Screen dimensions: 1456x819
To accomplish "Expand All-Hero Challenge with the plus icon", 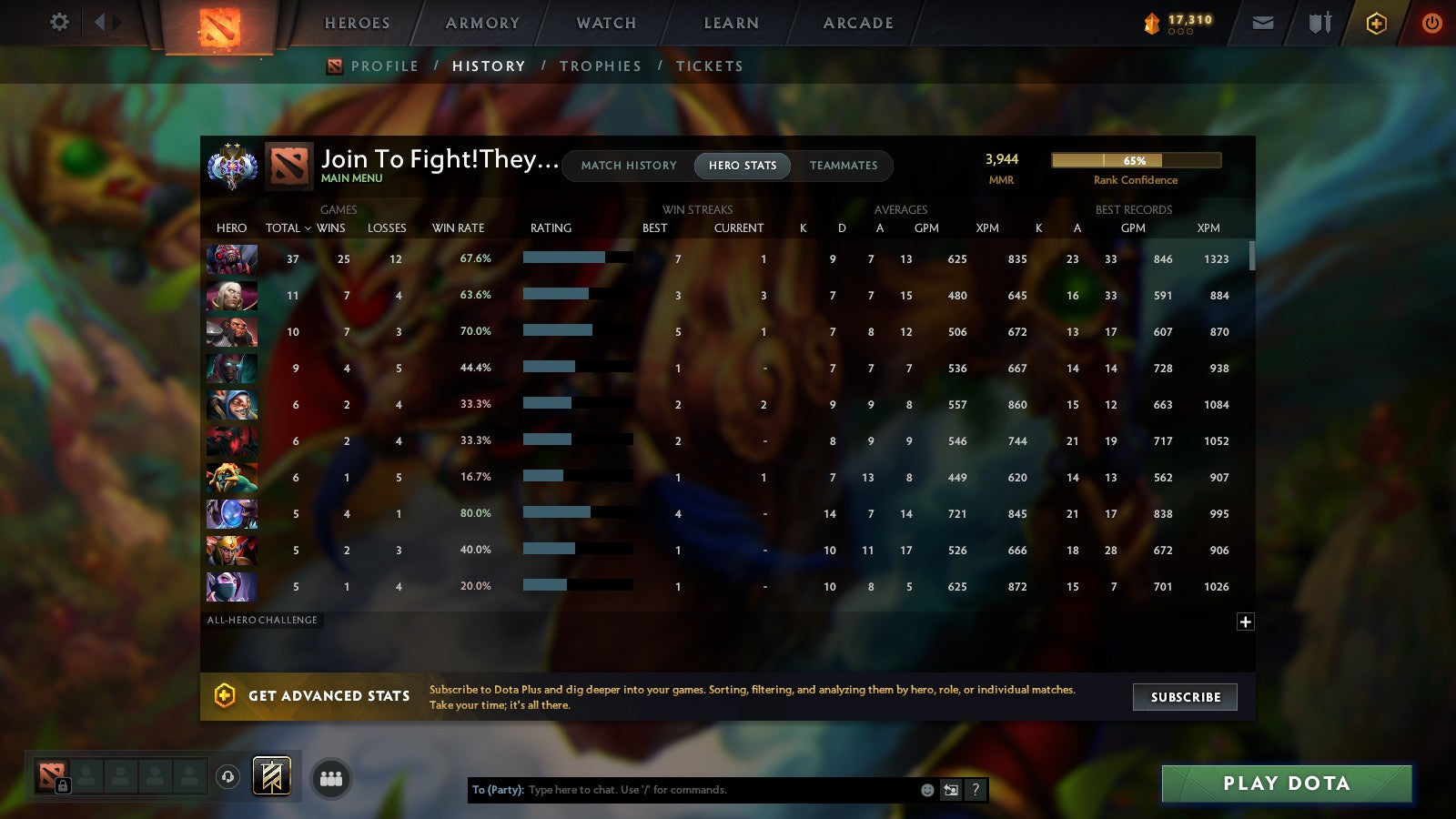I will tap(1245, 621).
